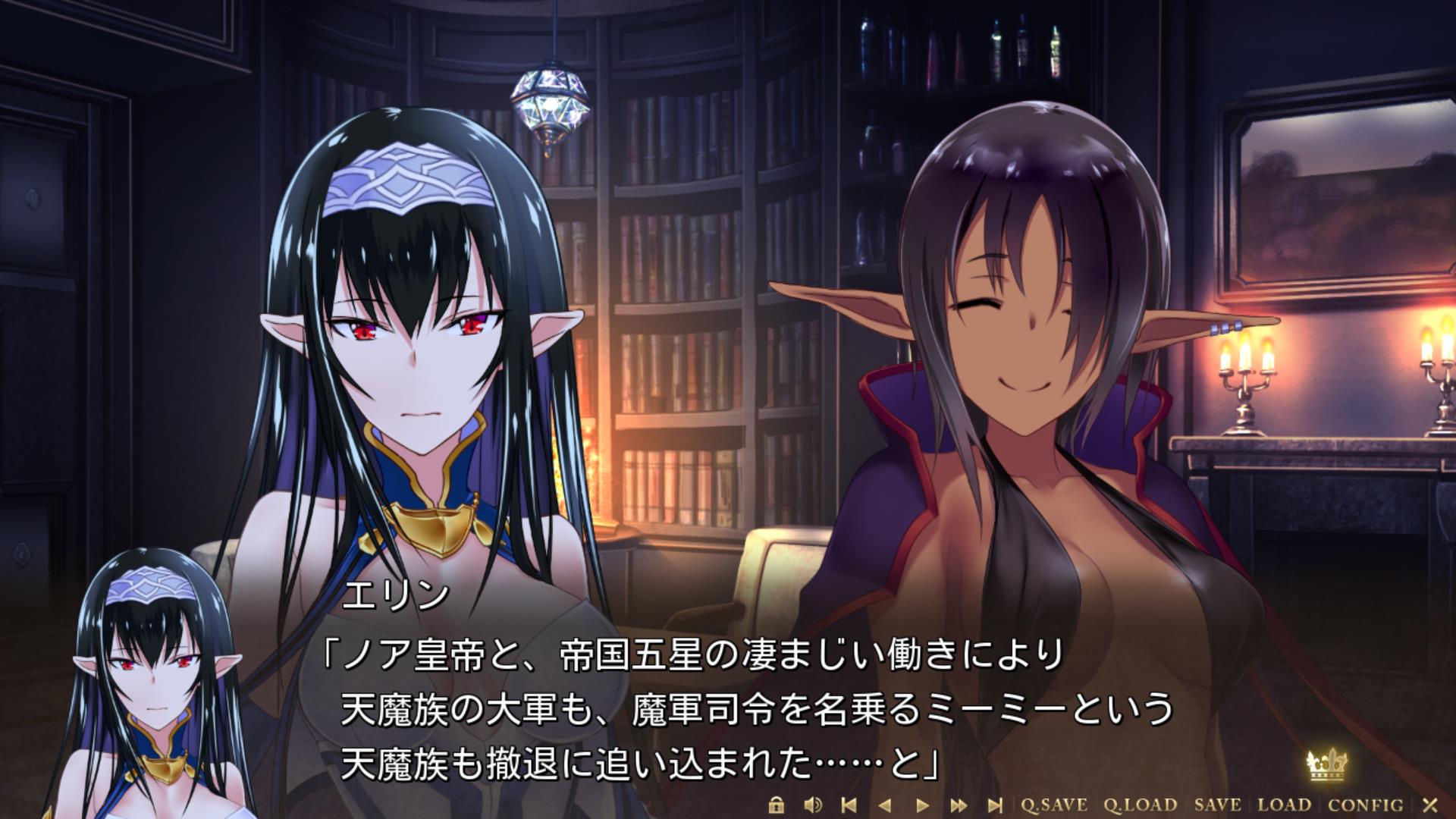
Task: Fast-forward with the double arrow button
Action: 959,805
